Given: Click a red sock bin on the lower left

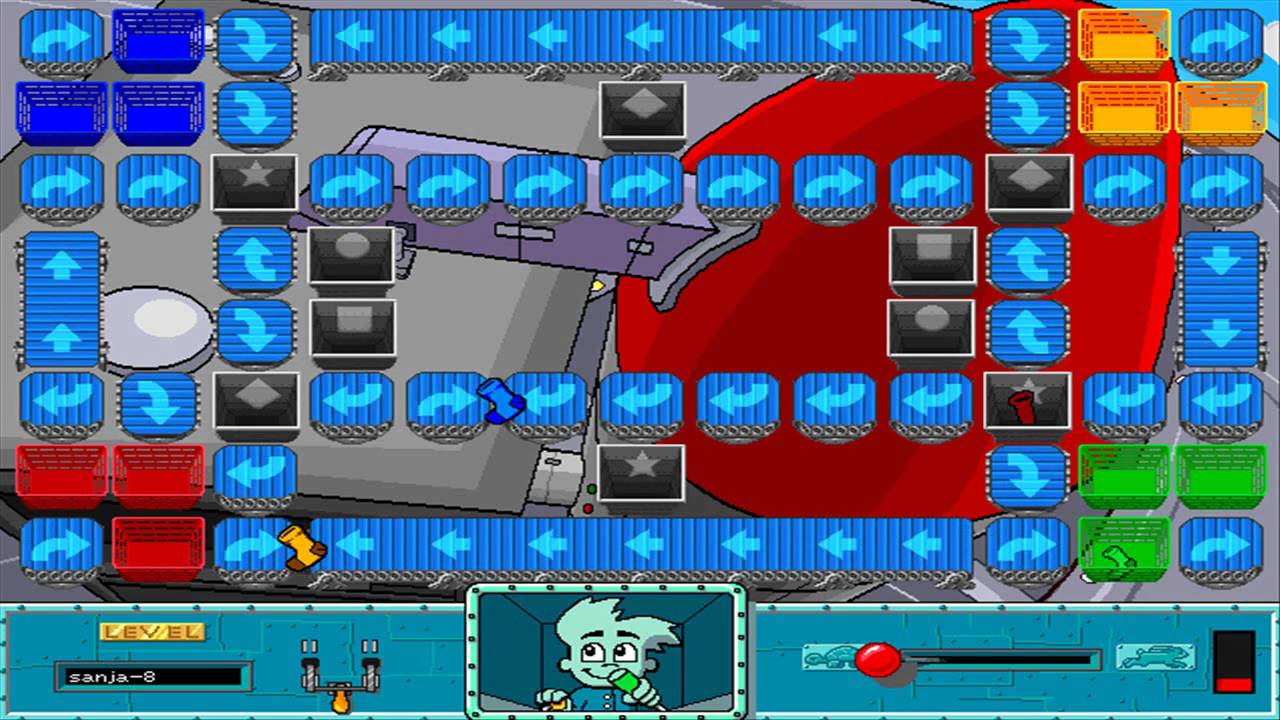Looking at the screenshot, I should [60, 472].
